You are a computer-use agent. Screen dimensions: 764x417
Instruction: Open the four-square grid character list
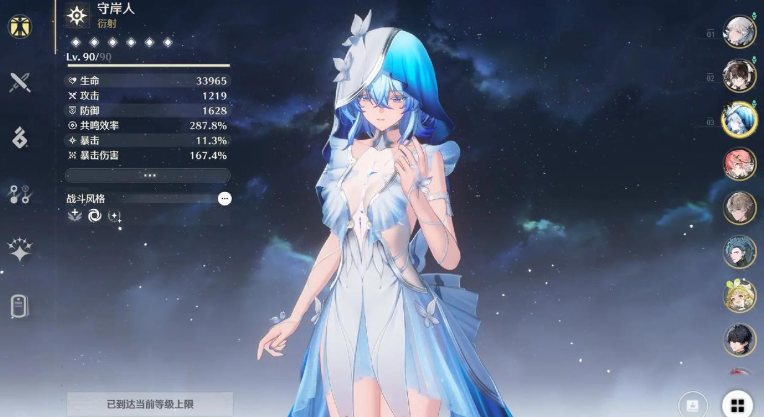[736, 404]
